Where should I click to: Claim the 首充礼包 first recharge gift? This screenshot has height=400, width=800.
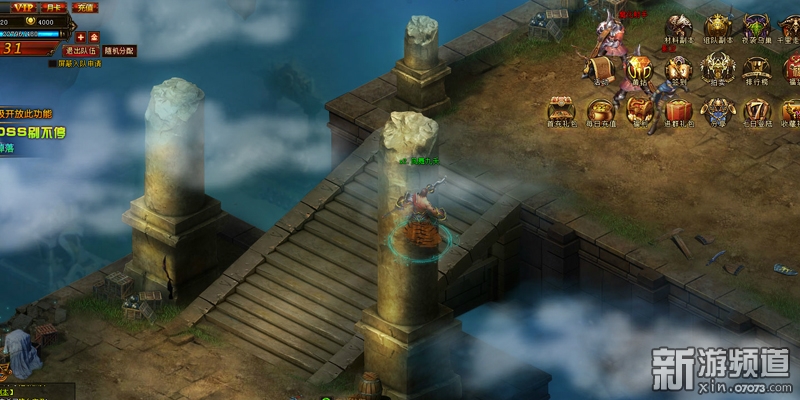pos(560,112)
